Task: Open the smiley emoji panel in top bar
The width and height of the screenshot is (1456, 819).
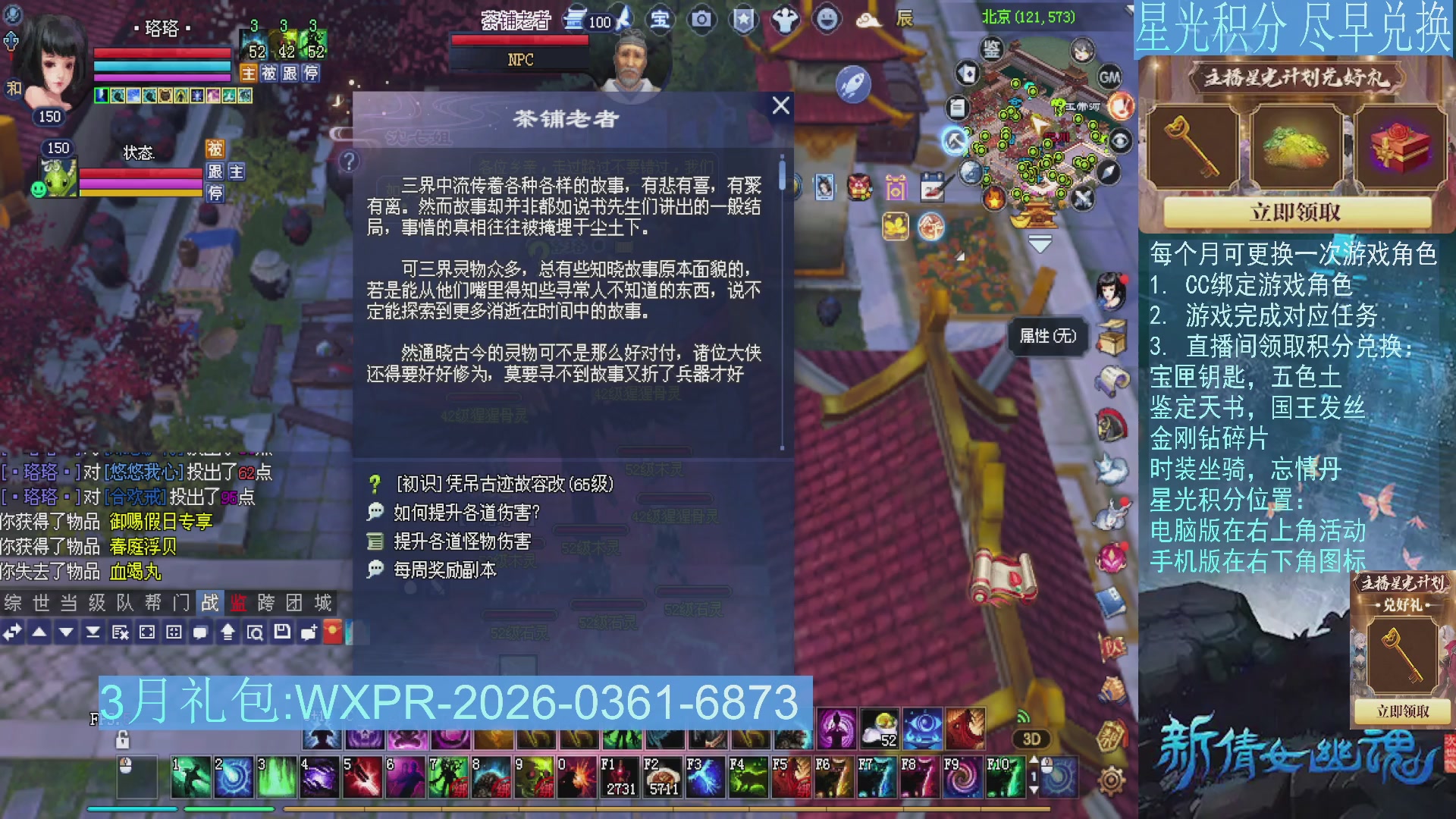Action: (827, 20)
